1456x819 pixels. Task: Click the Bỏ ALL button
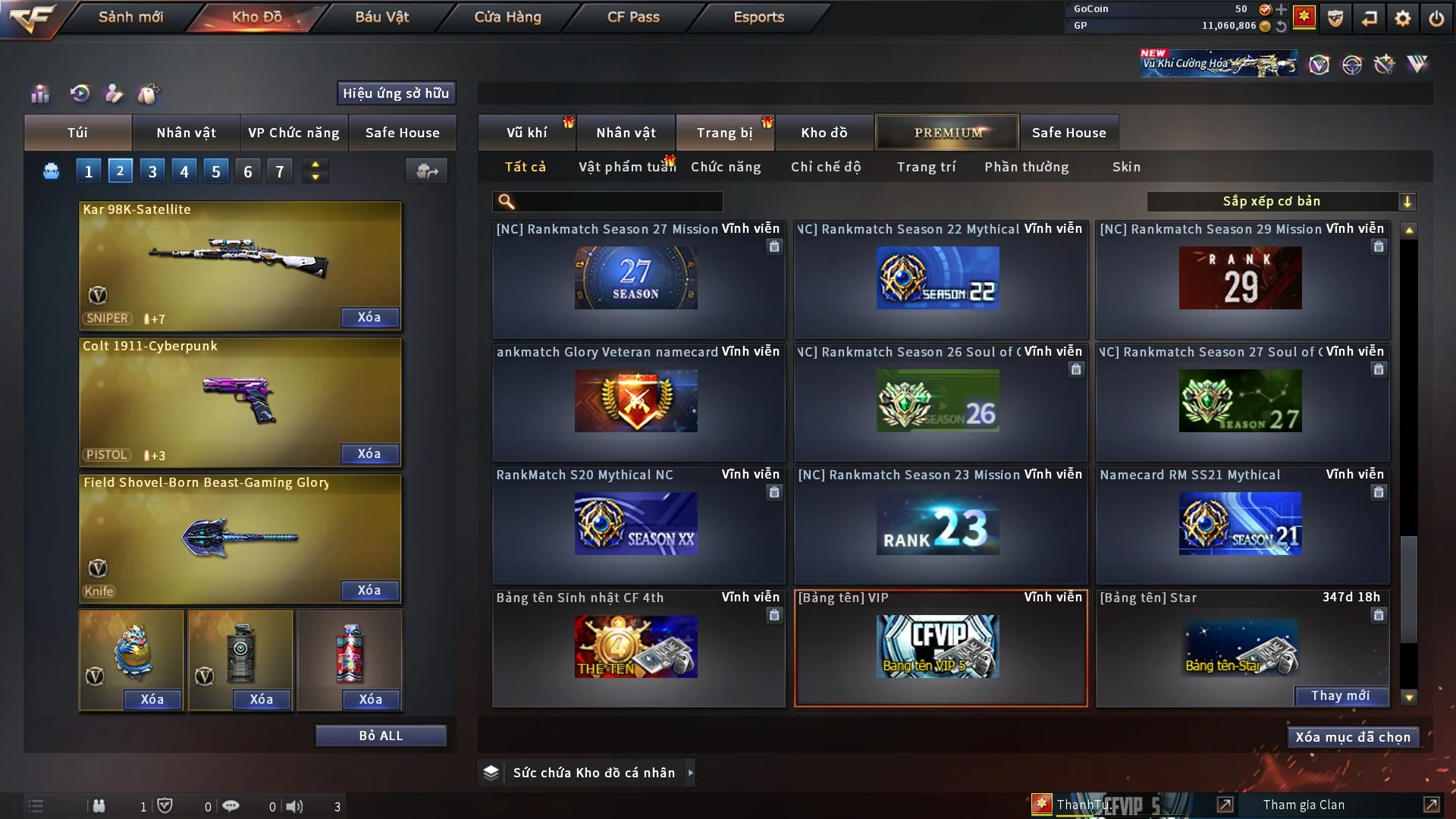[x=381, y=736]
